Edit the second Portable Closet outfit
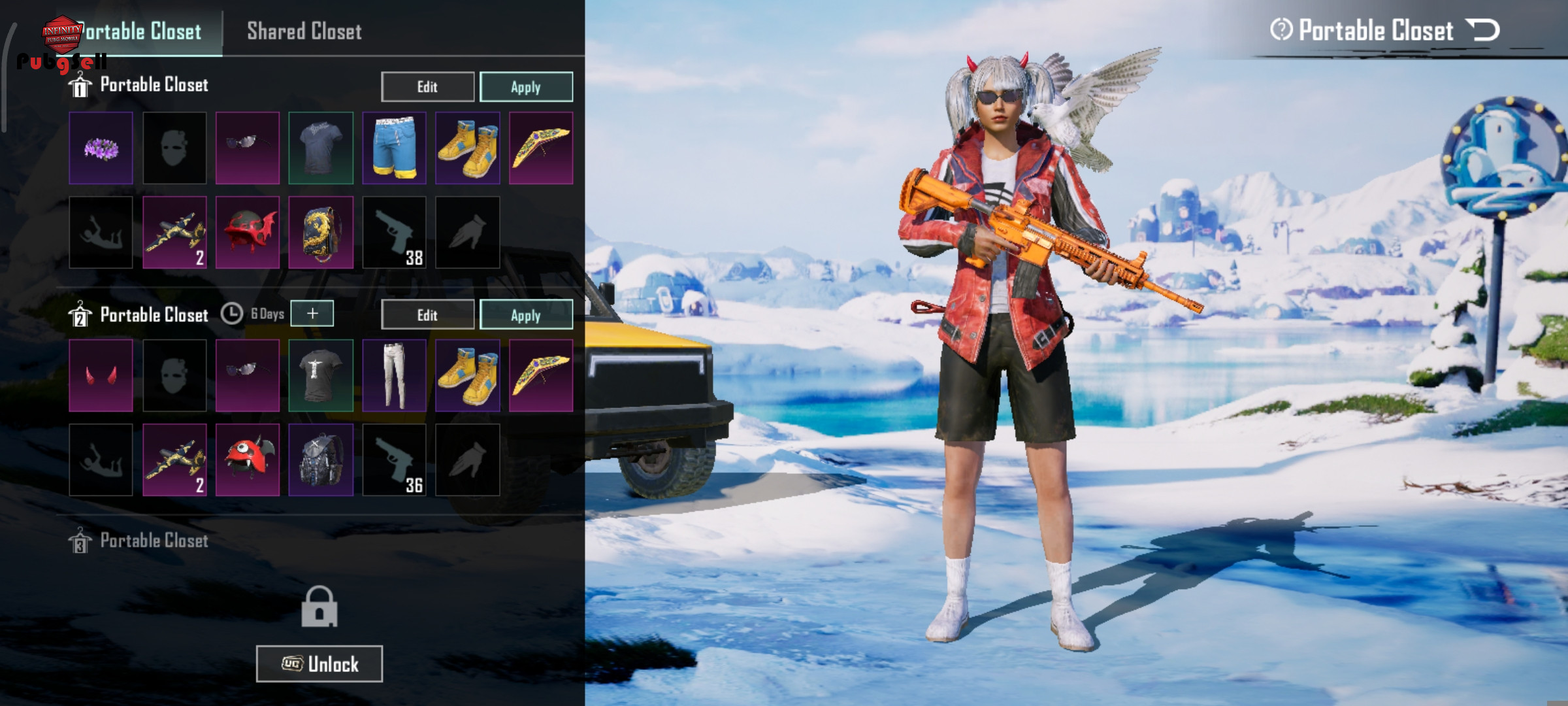Viewport: 1568px width, 706px height. coord(427,315)
